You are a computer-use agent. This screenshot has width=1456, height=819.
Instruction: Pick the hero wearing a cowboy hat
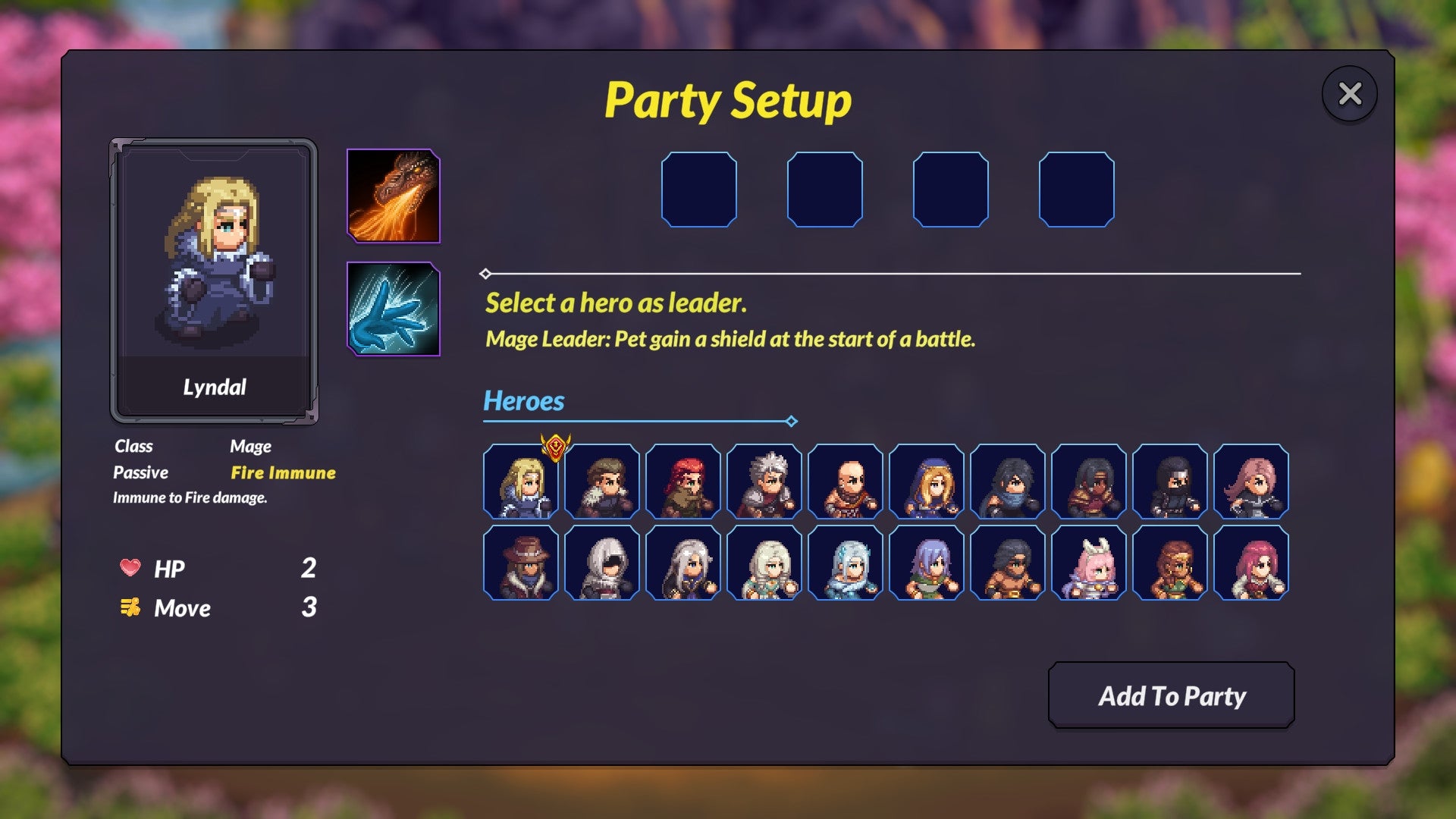(522, 563)
